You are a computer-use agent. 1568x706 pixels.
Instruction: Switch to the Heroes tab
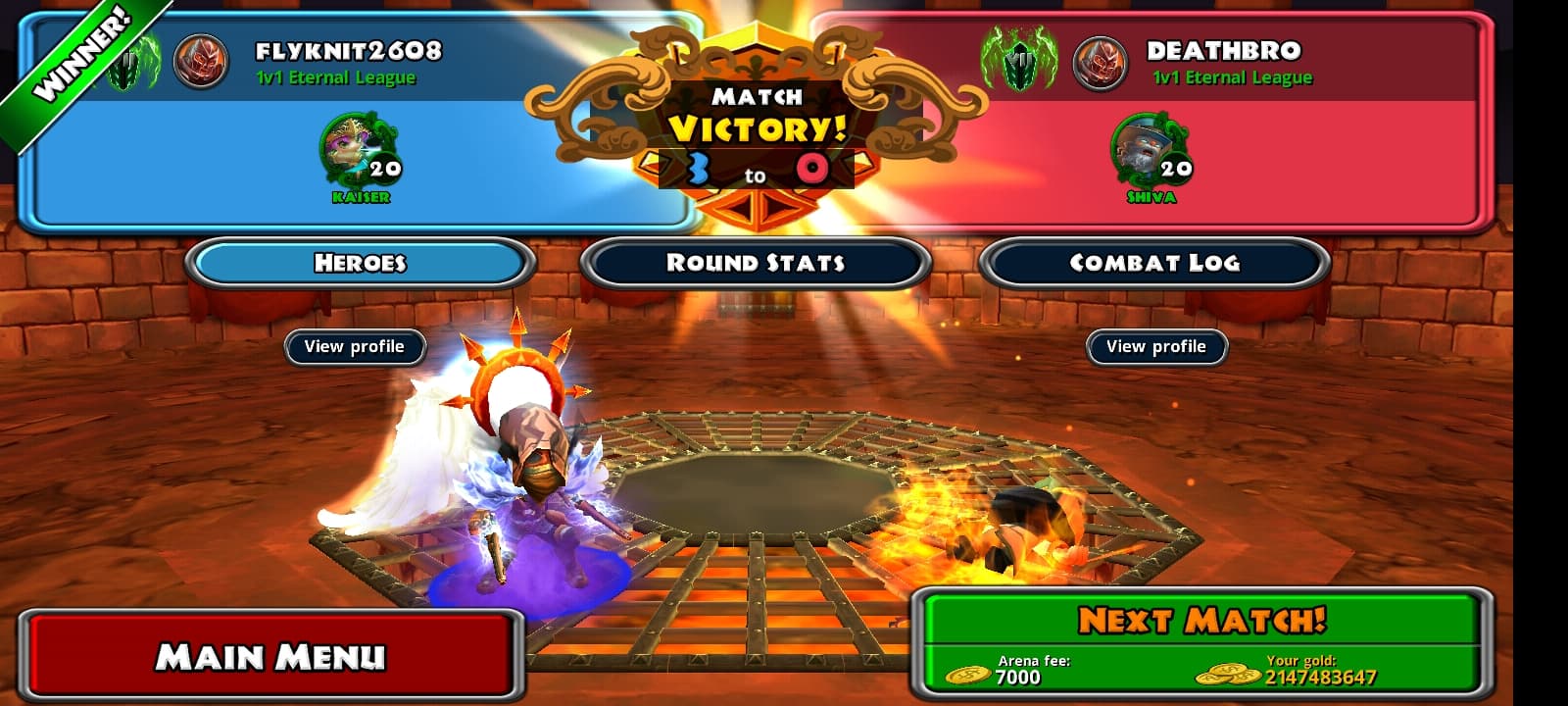point(360,263)
